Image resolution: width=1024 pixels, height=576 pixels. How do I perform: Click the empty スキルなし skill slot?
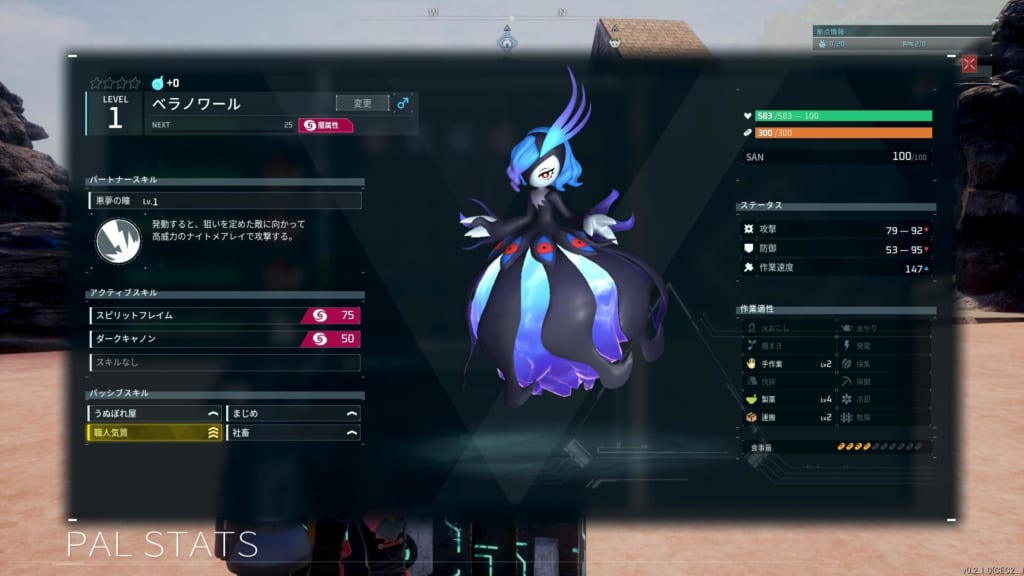tap(224, 362)
